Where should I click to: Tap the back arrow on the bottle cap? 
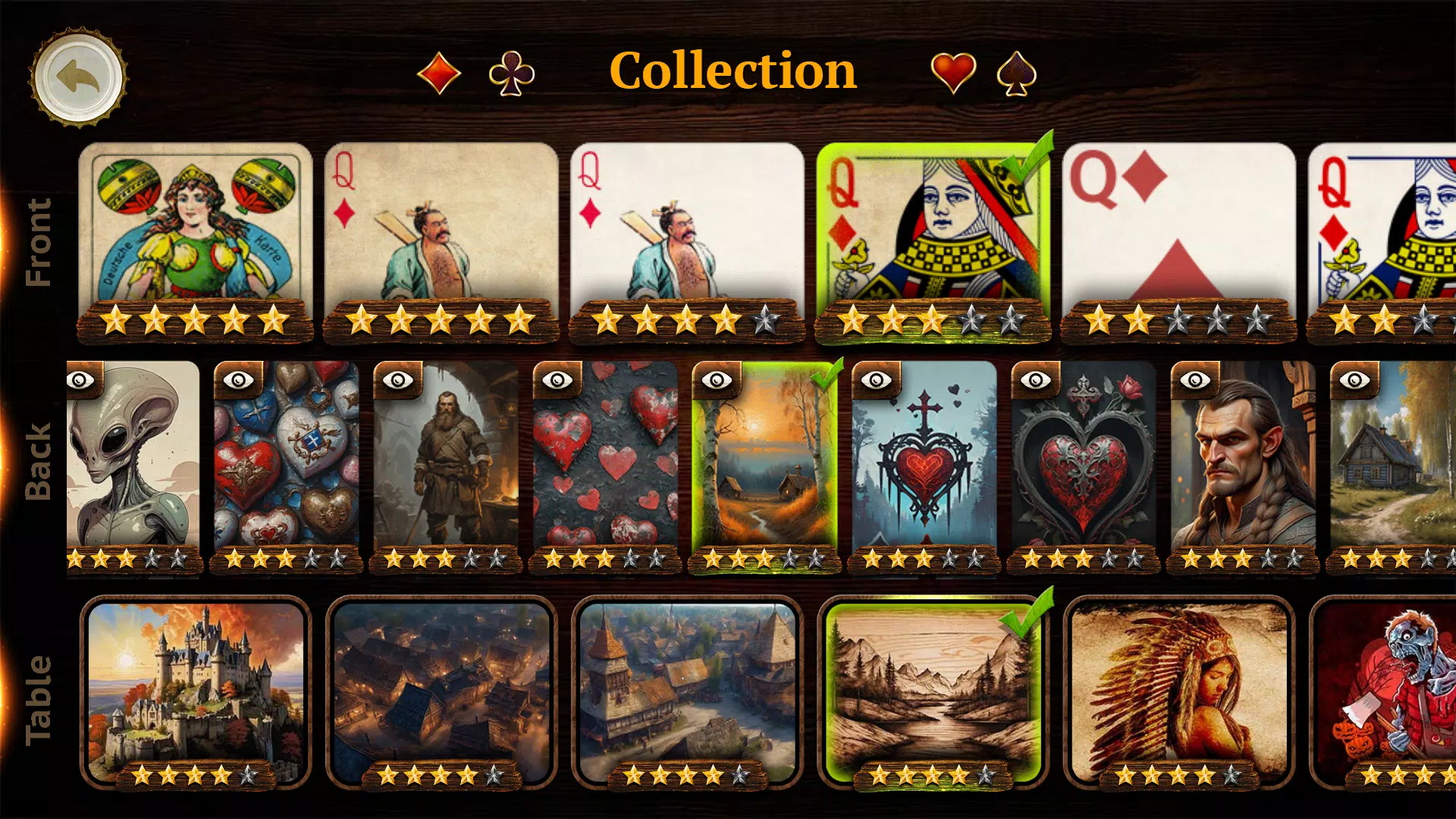(78, 80)
